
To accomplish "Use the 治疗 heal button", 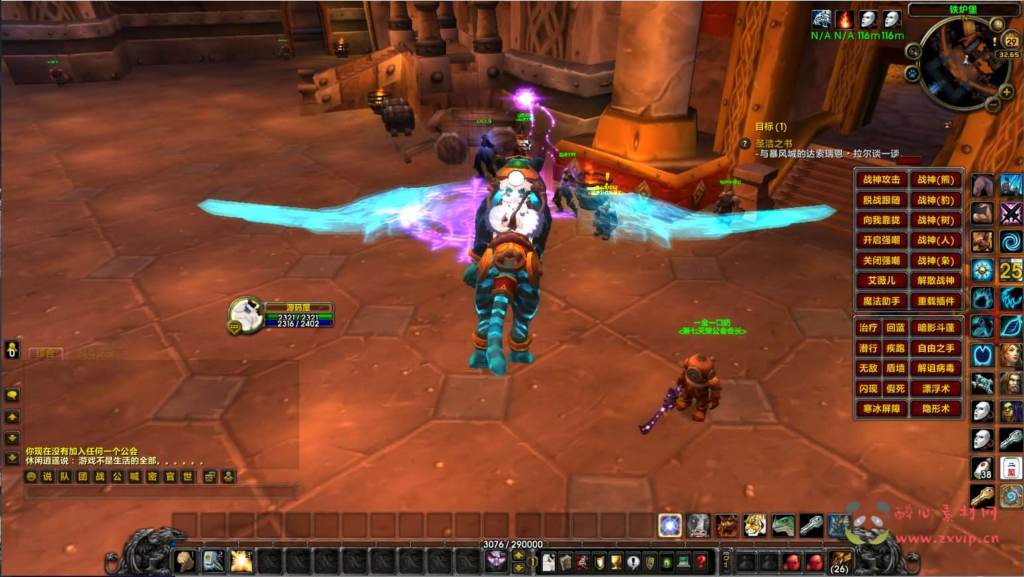I will [867, 328].
